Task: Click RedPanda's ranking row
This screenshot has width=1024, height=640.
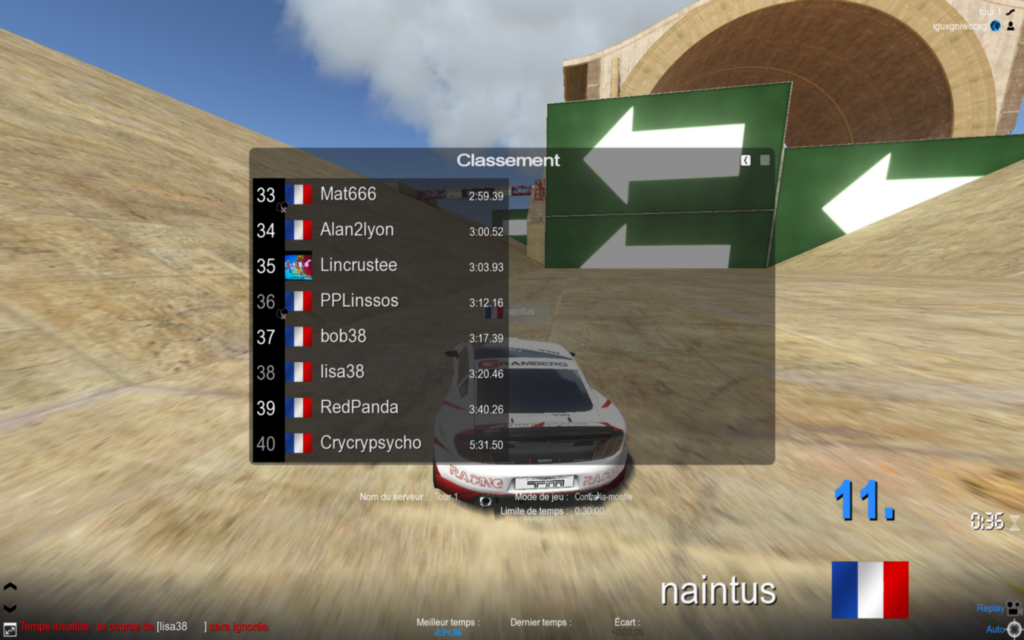Action: (380, 408)
